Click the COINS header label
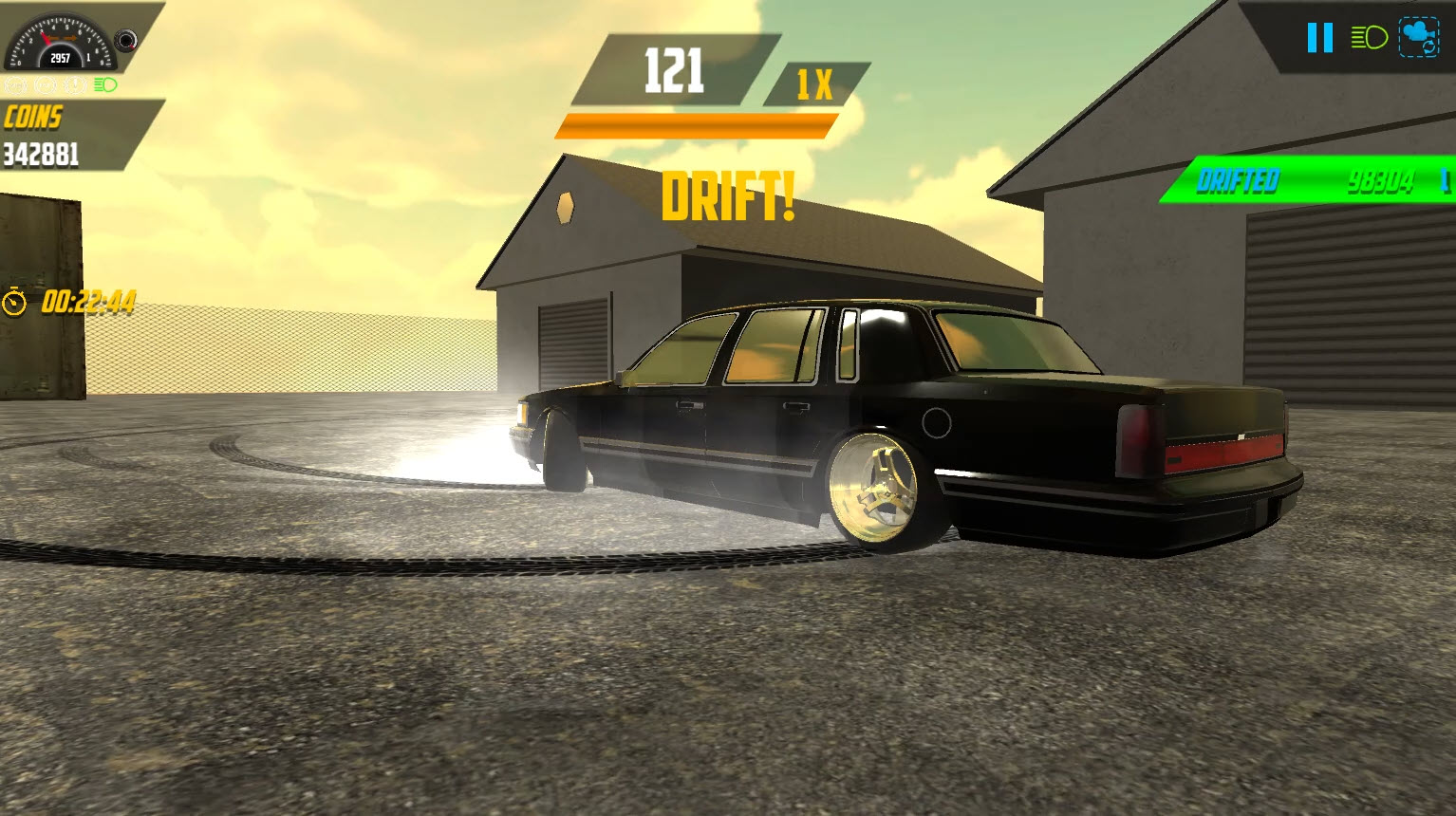1456x816 pixels. coord(34,118)
